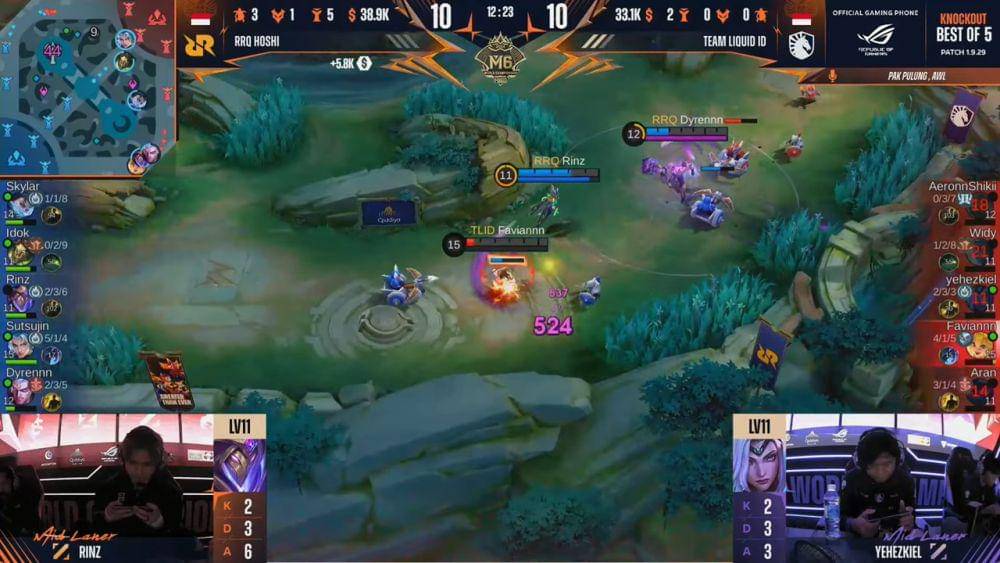This screenshot has width=1000, height=563.
Task: Click the Team Liquid ID logo
Action: (801, 44)
